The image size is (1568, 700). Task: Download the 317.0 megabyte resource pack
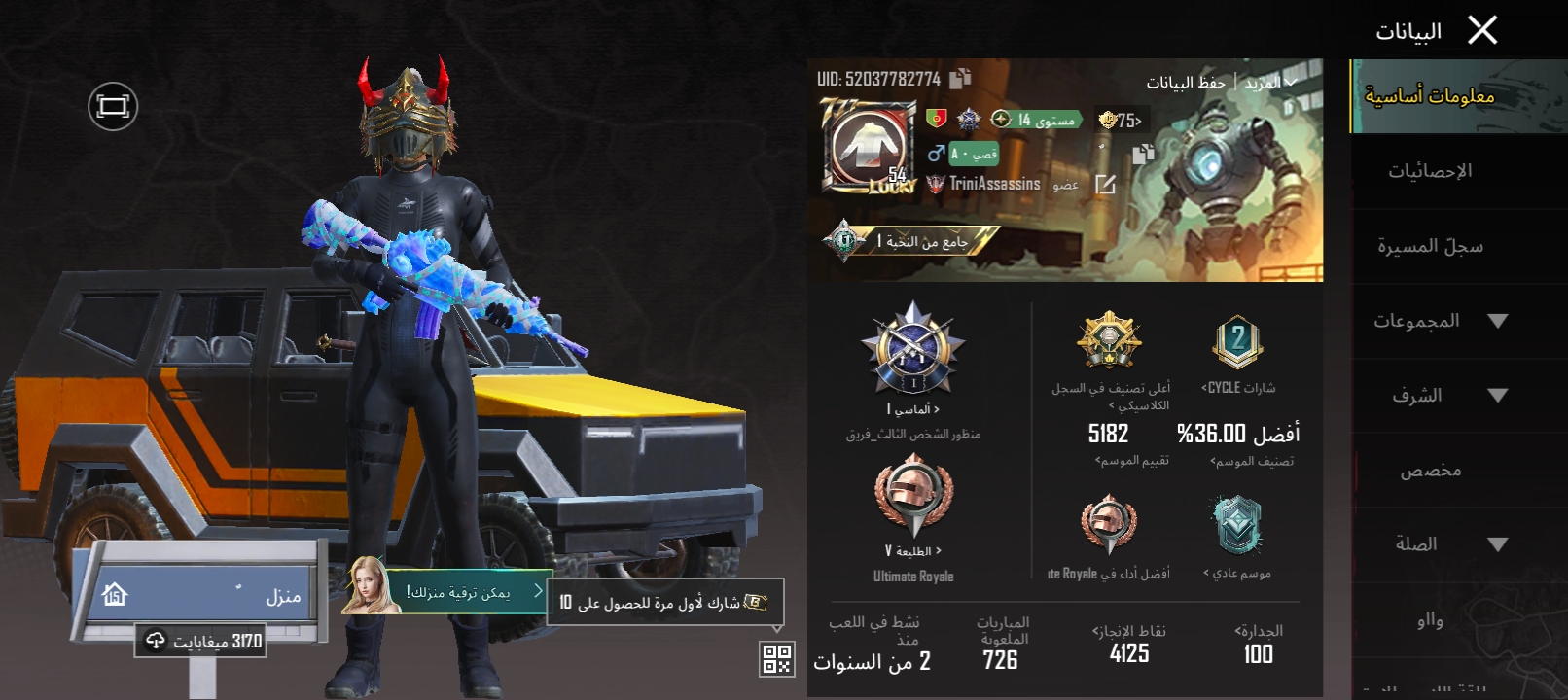201,641
